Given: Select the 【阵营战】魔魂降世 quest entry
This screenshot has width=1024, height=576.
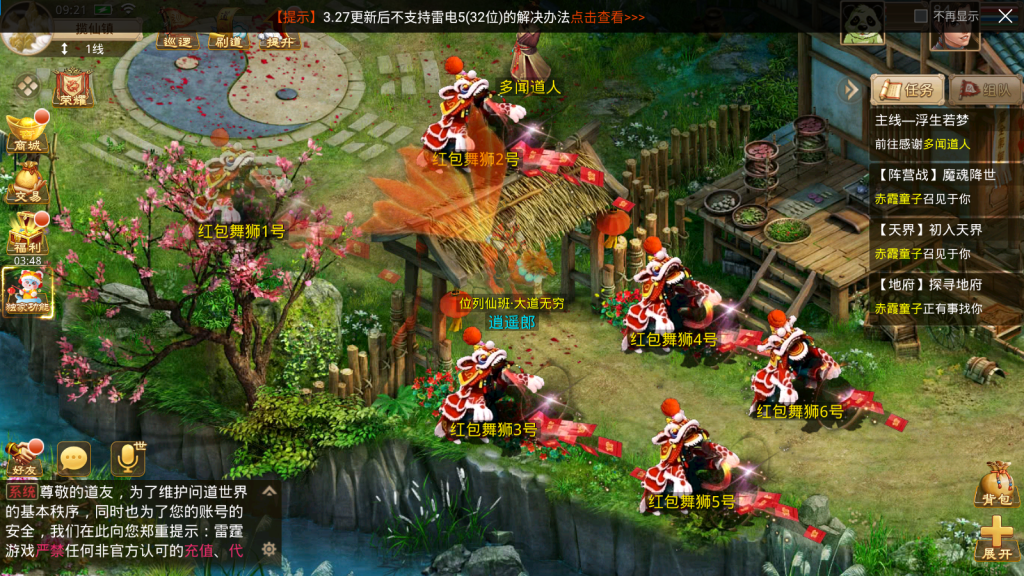Looking at the screenshot, I should point(935,185).
